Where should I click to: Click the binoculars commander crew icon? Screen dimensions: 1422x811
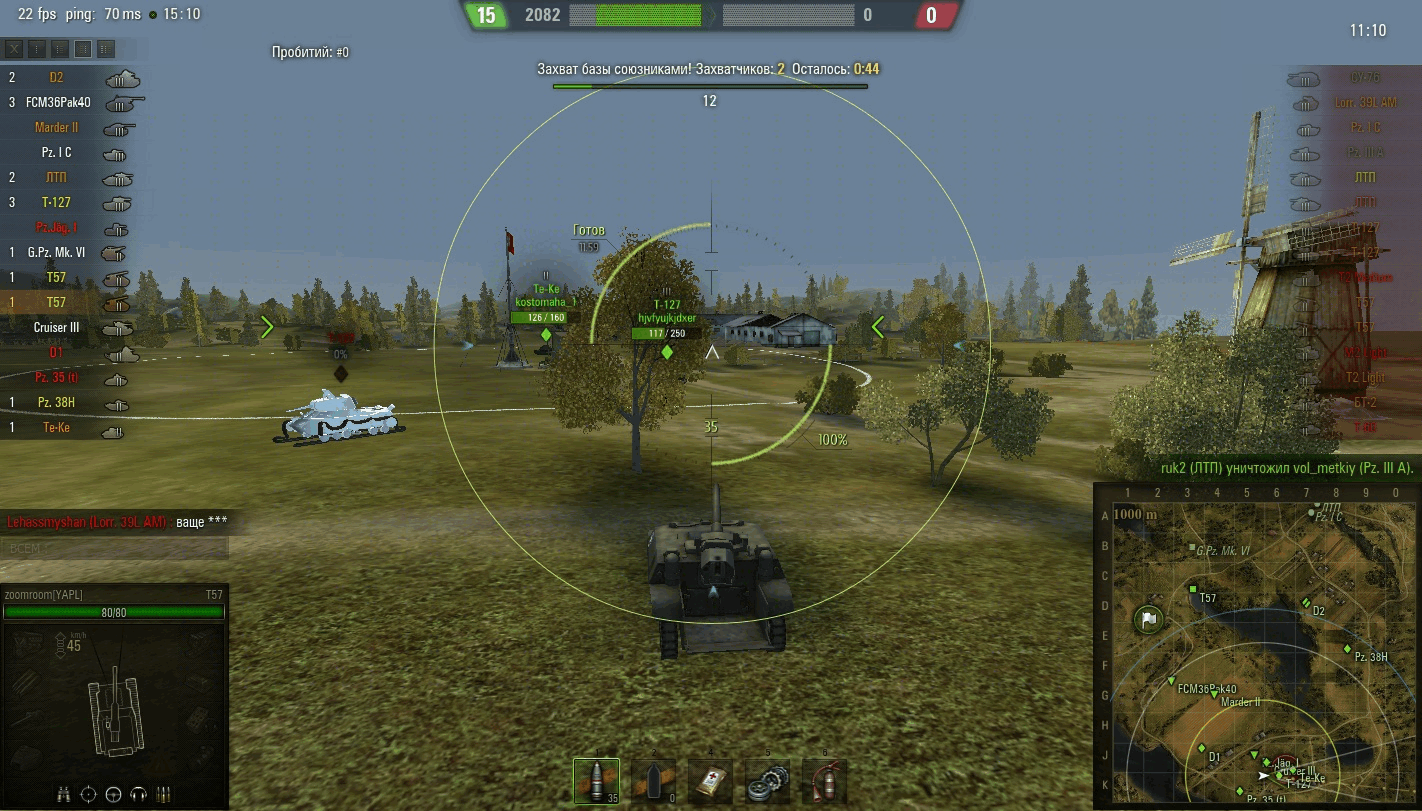[64, 795]
